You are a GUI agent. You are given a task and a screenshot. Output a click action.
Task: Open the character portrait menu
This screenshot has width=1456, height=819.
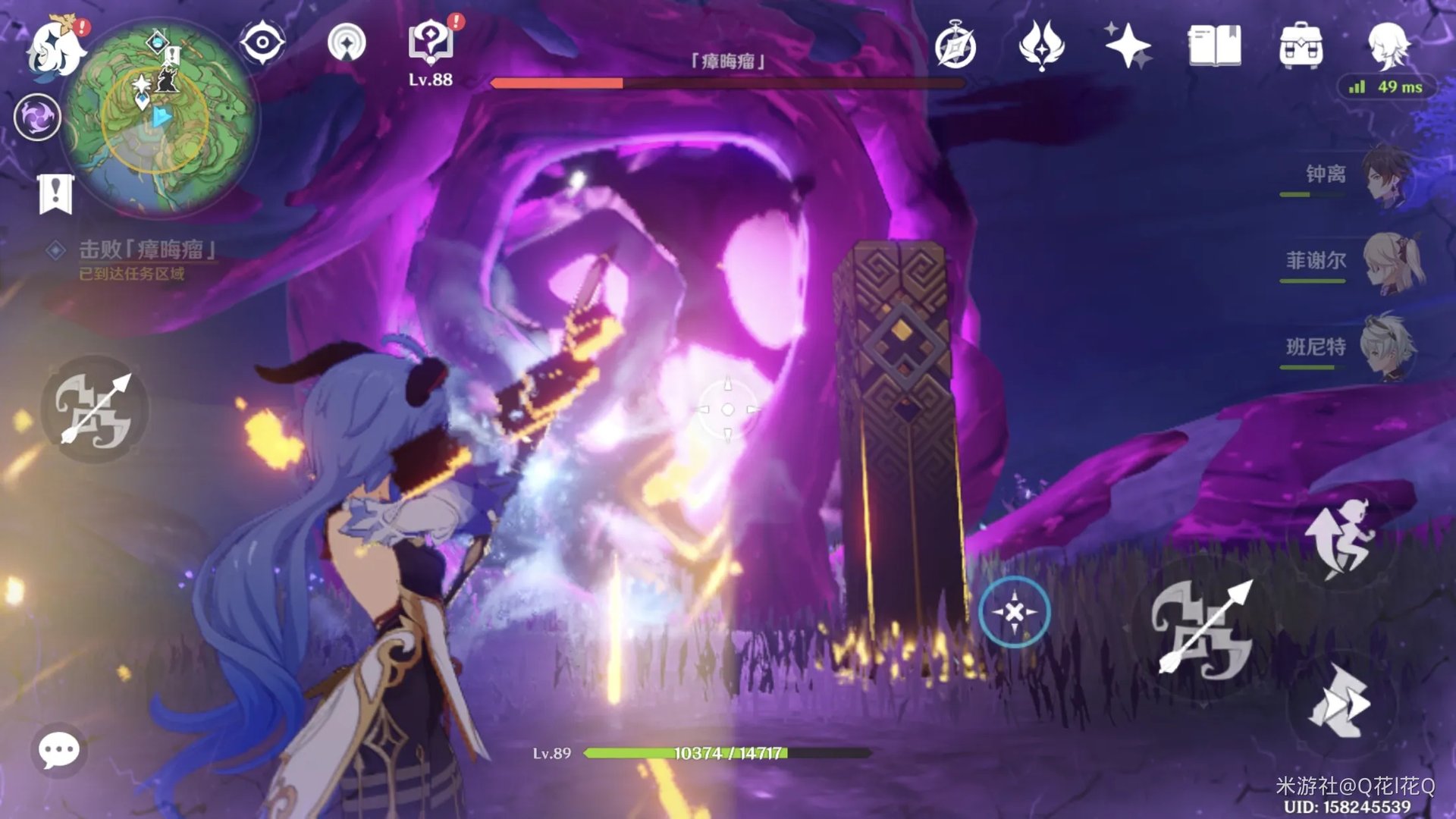pyautogui.click(x=1388, y=44)
